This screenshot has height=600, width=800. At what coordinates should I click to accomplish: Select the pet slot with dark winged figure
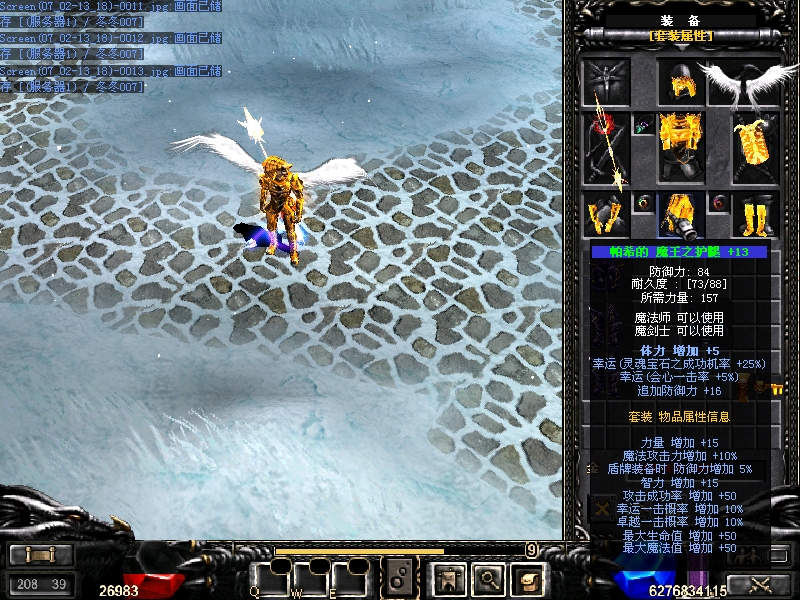[607, 82]
